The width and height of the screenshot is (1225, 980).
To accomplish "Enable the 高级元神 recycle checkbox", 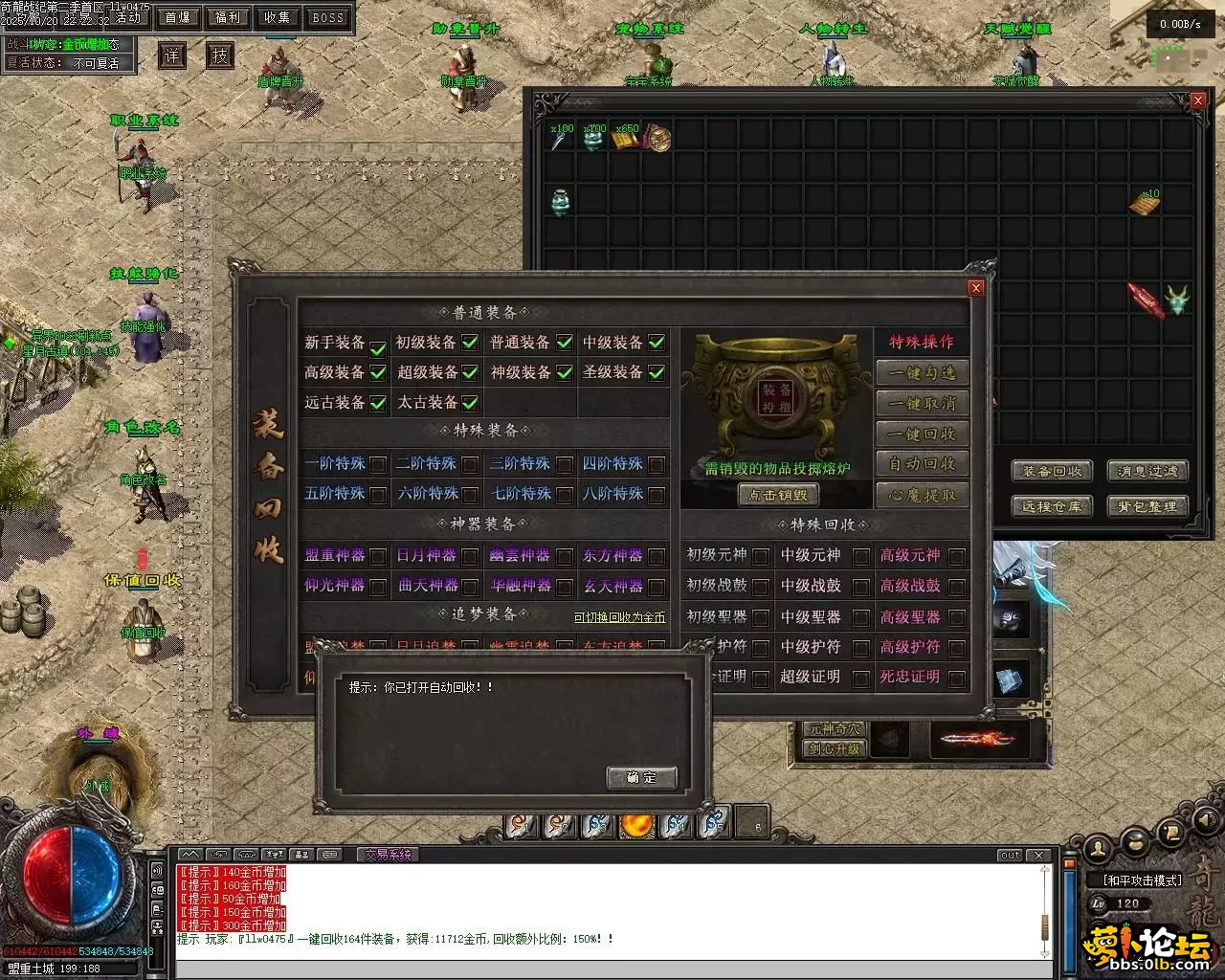I will (956, 556).
